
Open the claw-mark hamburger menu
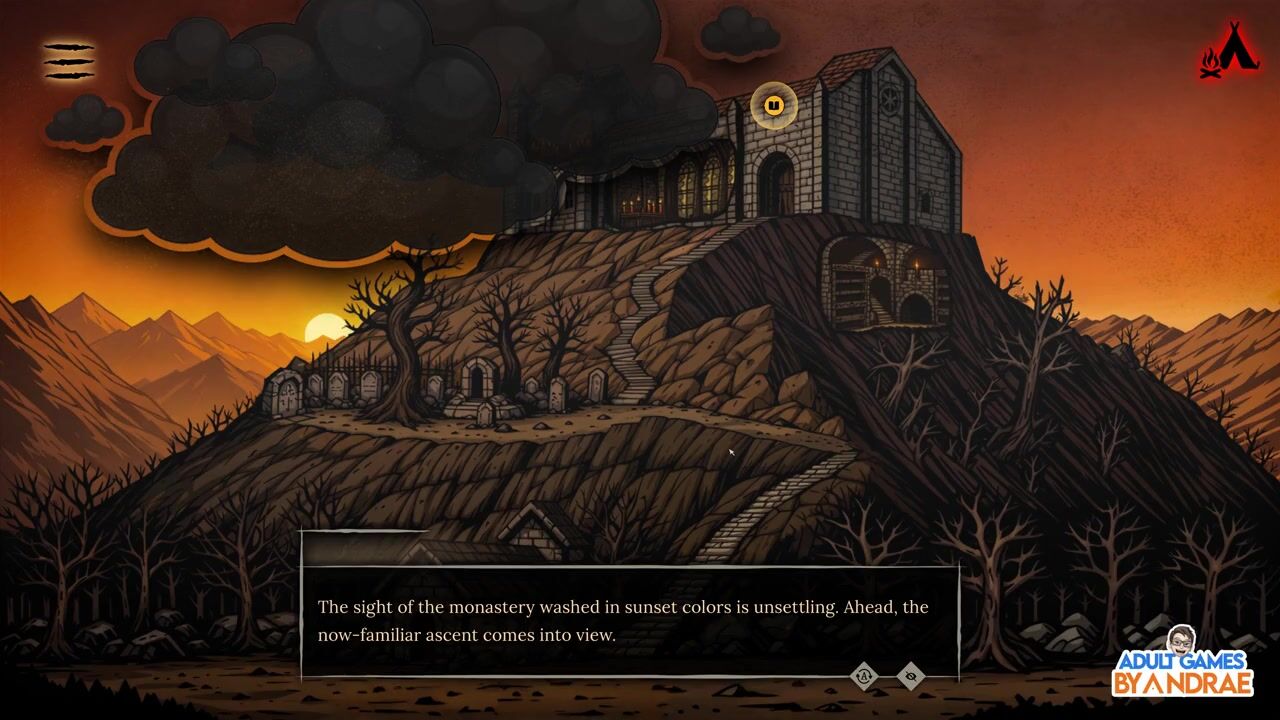68,61
